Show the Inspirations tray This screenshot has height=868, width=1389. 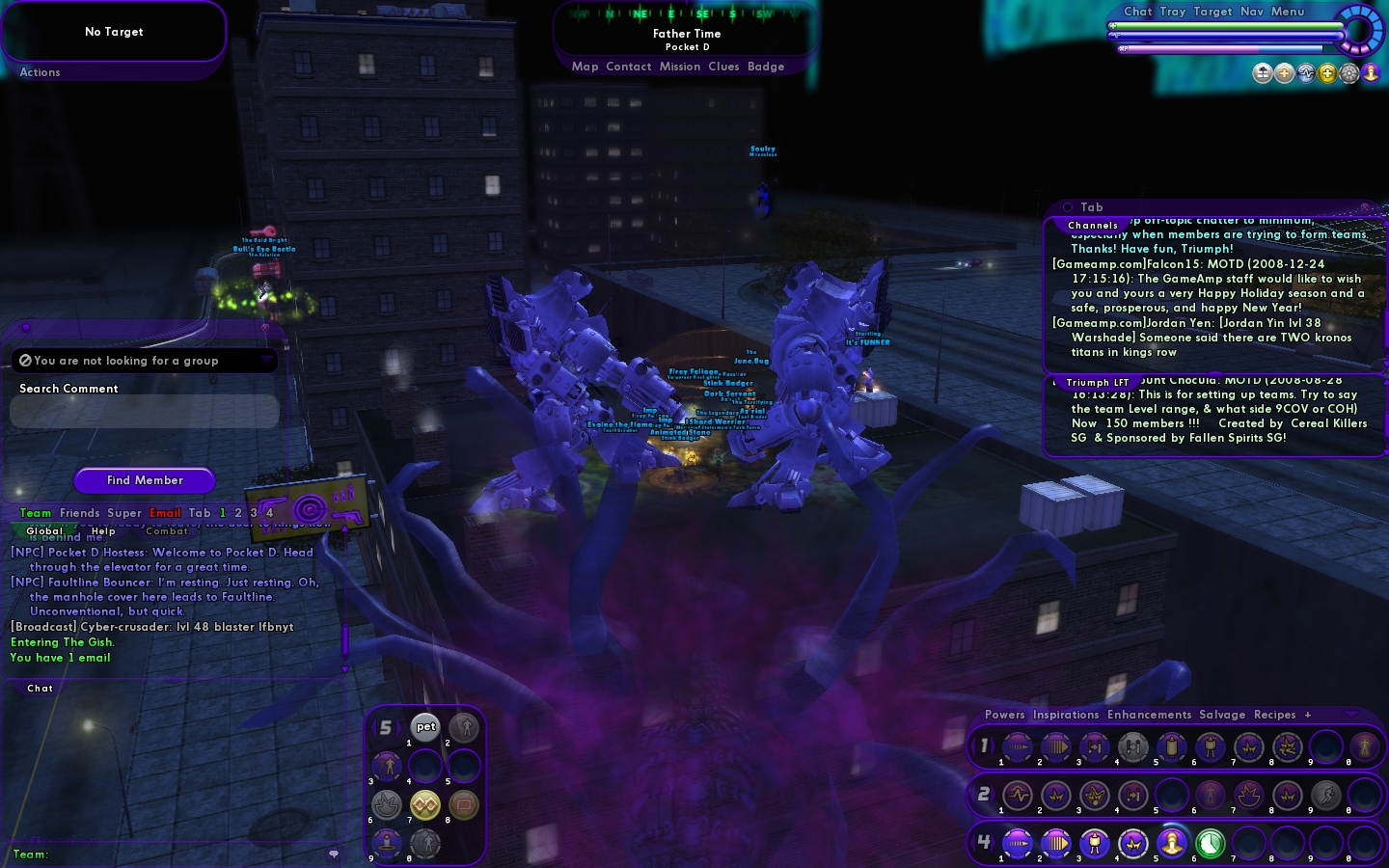click(x=1066, y=715)
